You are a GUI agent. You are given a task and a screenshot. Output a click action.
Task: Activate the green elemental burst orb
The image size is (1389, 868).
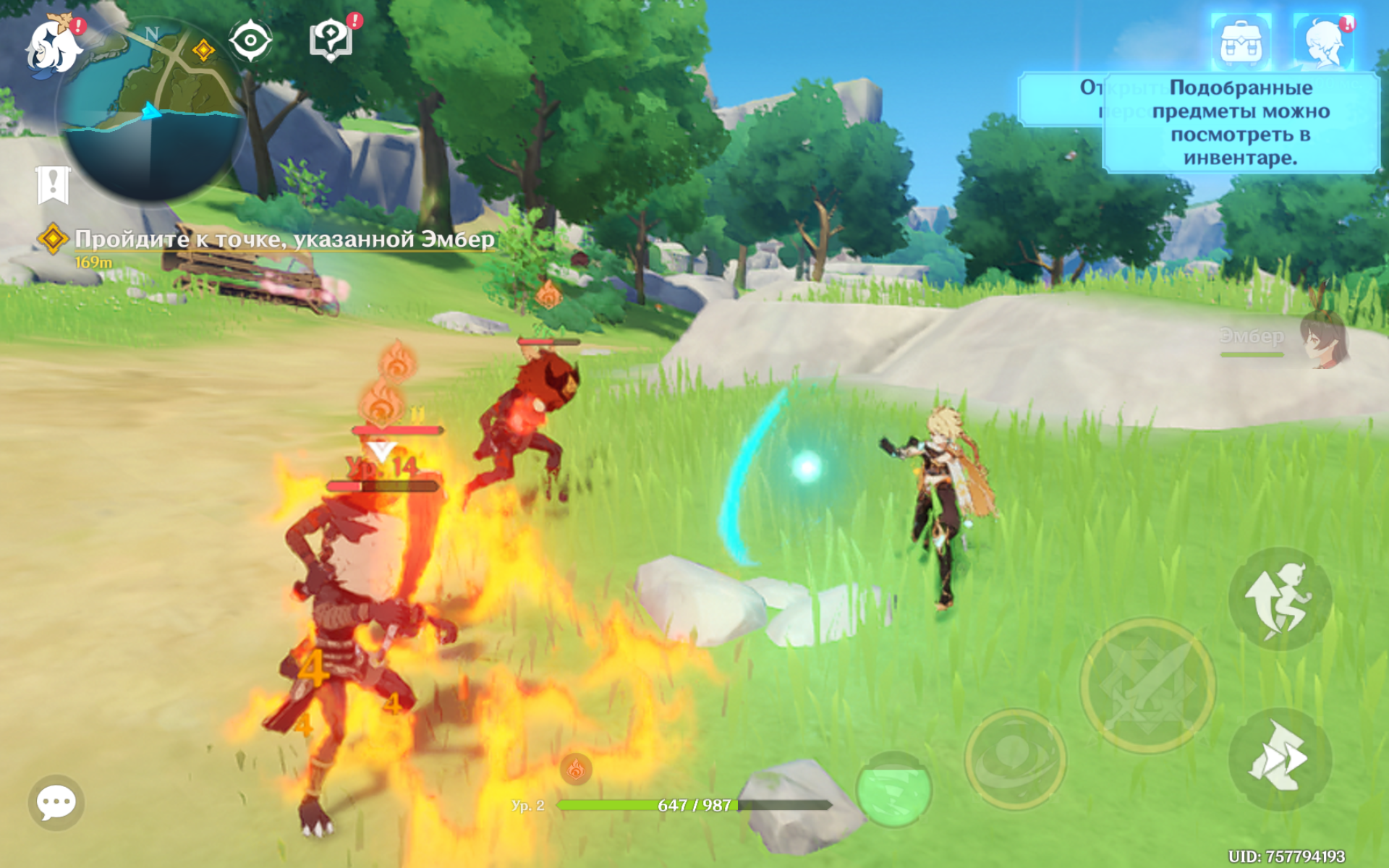[893, 789]
